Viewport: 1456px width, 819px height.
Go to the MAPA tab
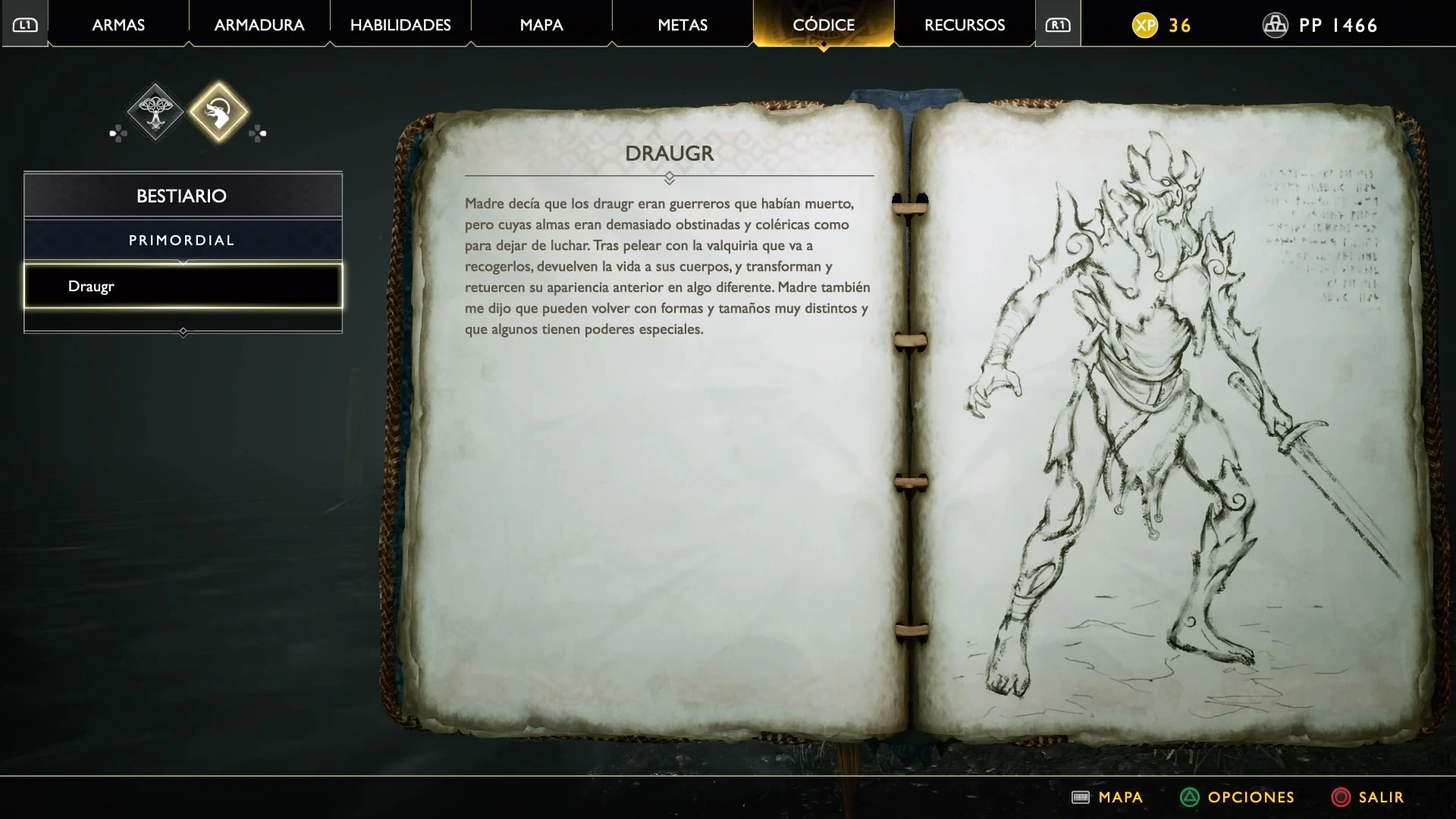[x=541, y=25]
